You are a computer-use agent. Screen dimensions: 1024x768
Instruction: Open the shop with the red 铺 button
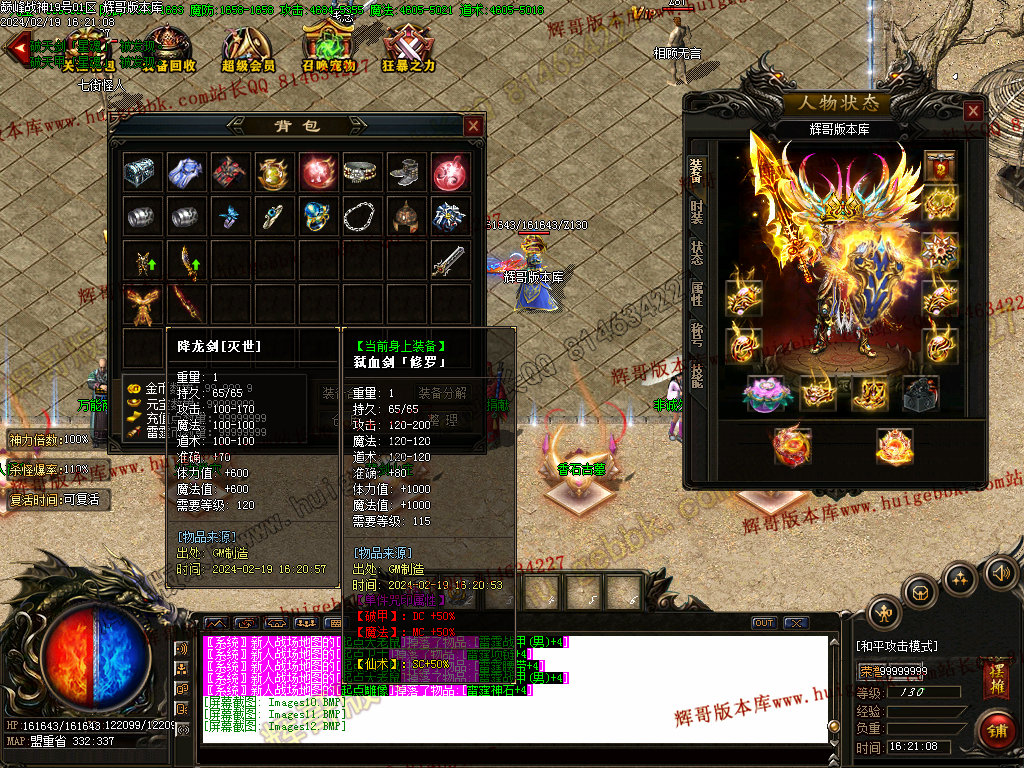995,730
